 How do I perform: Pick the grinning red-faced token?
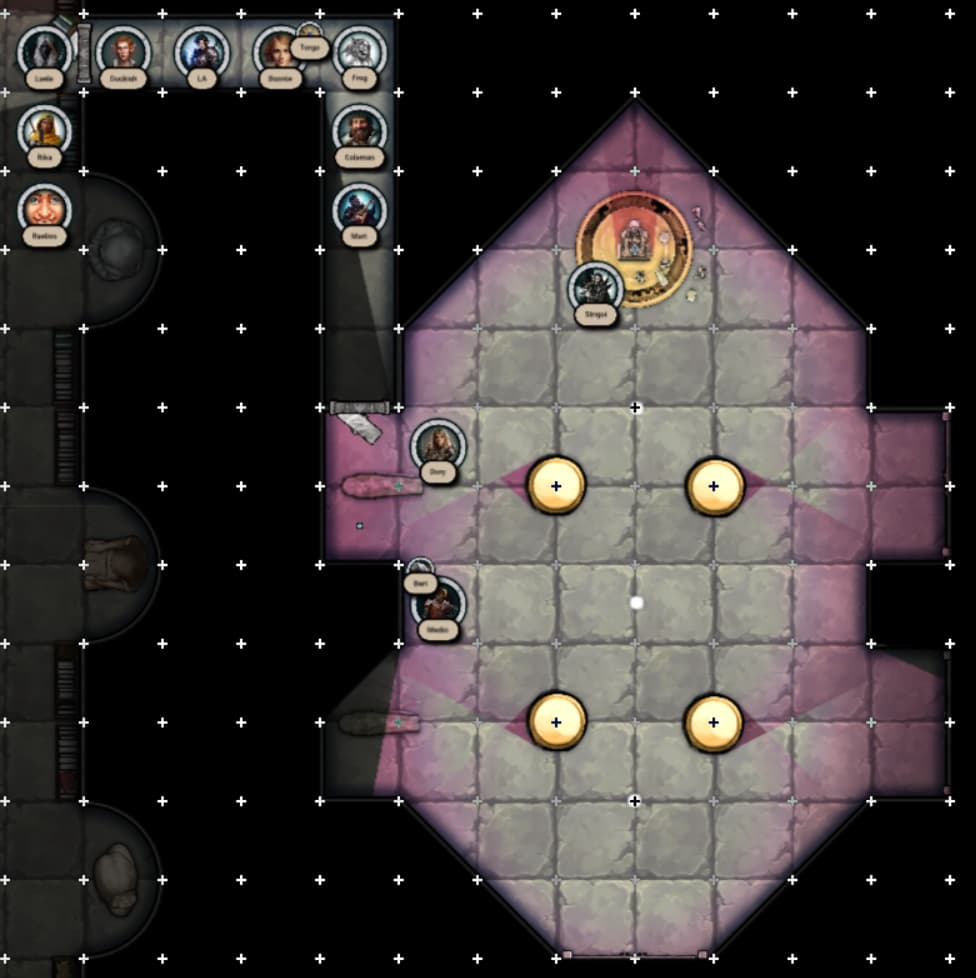pos(44,208)
